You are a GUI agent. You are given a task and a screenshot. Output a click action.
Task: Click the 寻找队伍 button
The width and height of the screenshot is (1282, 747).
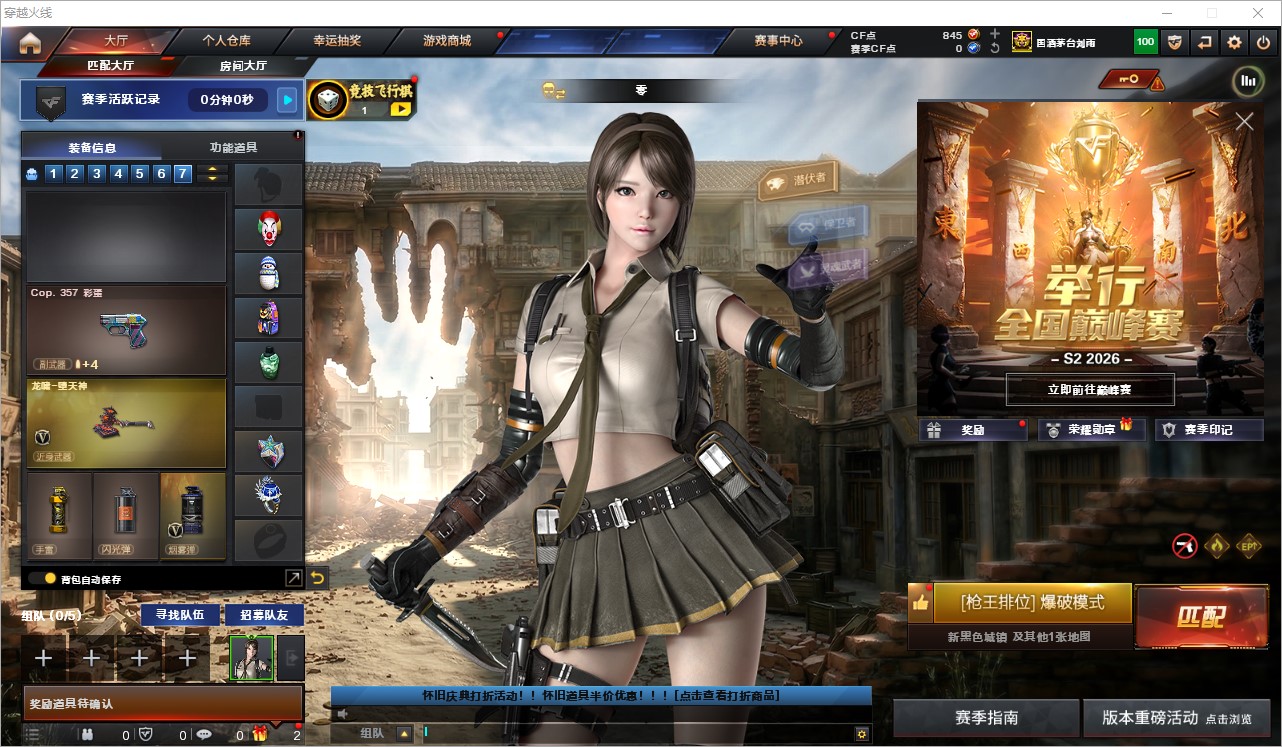pos(180,614)
